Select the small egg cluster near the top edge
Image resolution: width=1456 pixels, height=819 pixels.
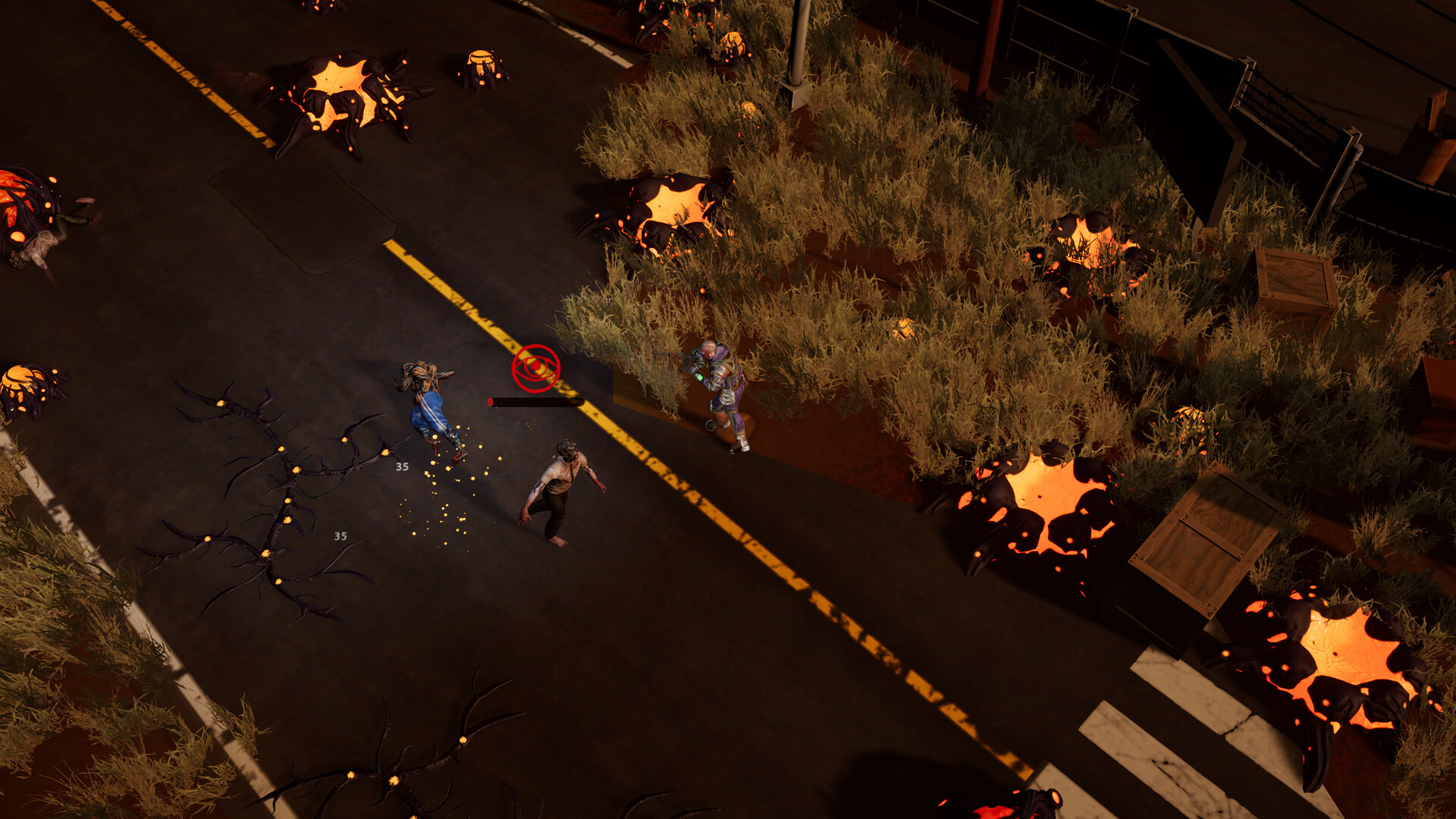482,64
